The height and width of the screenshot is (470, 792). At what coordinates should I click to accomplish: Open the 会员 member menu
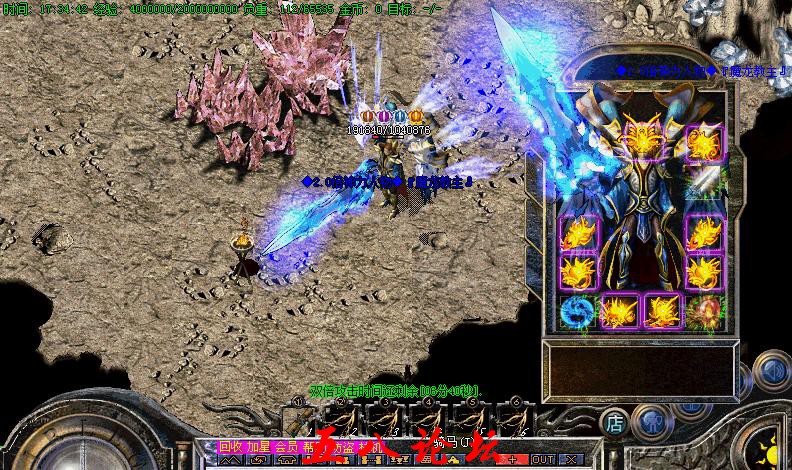287,446
